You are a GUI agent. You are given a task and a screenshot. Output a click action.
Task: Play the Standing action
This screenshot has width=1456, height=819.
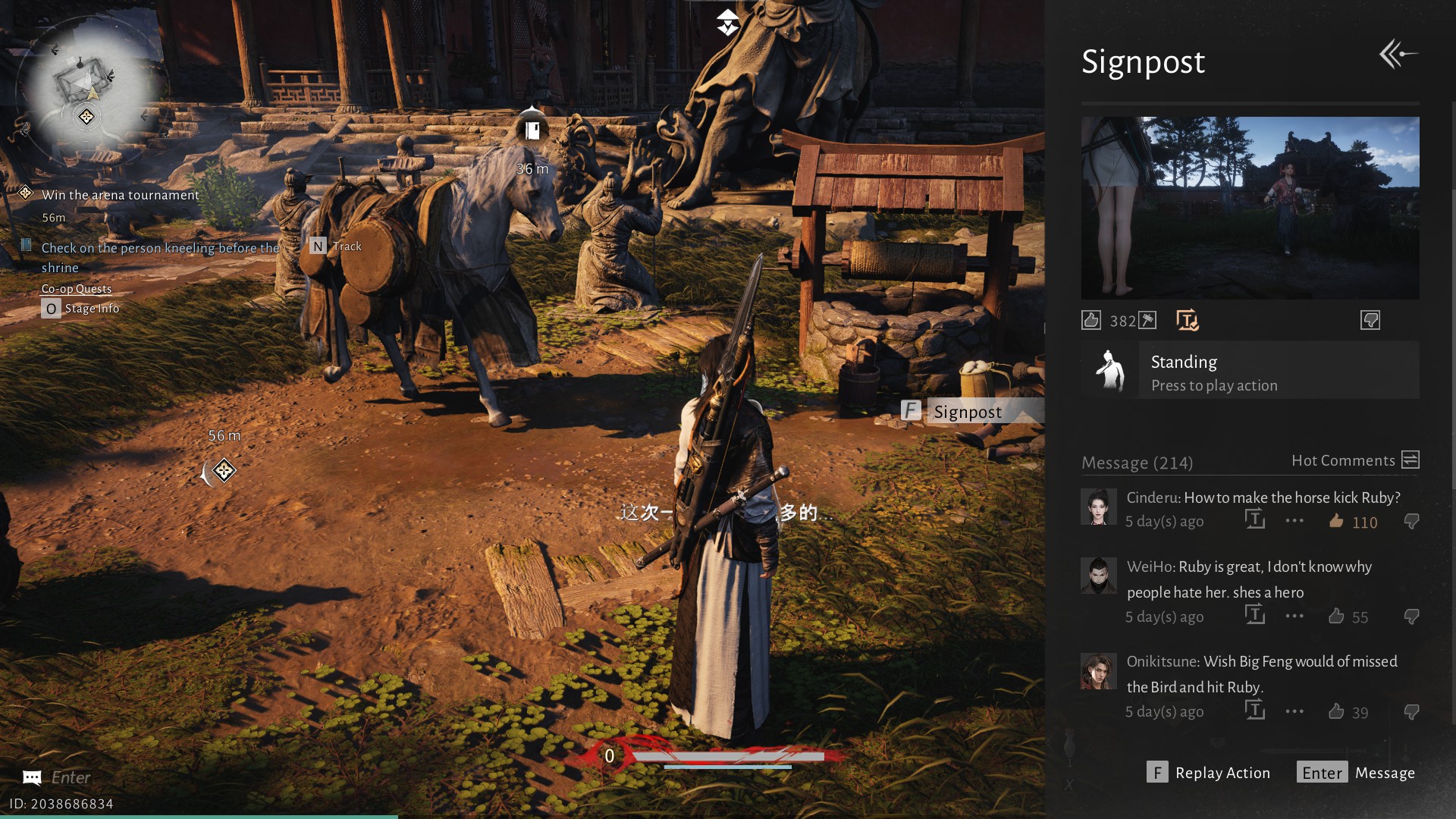[1250, 370]
